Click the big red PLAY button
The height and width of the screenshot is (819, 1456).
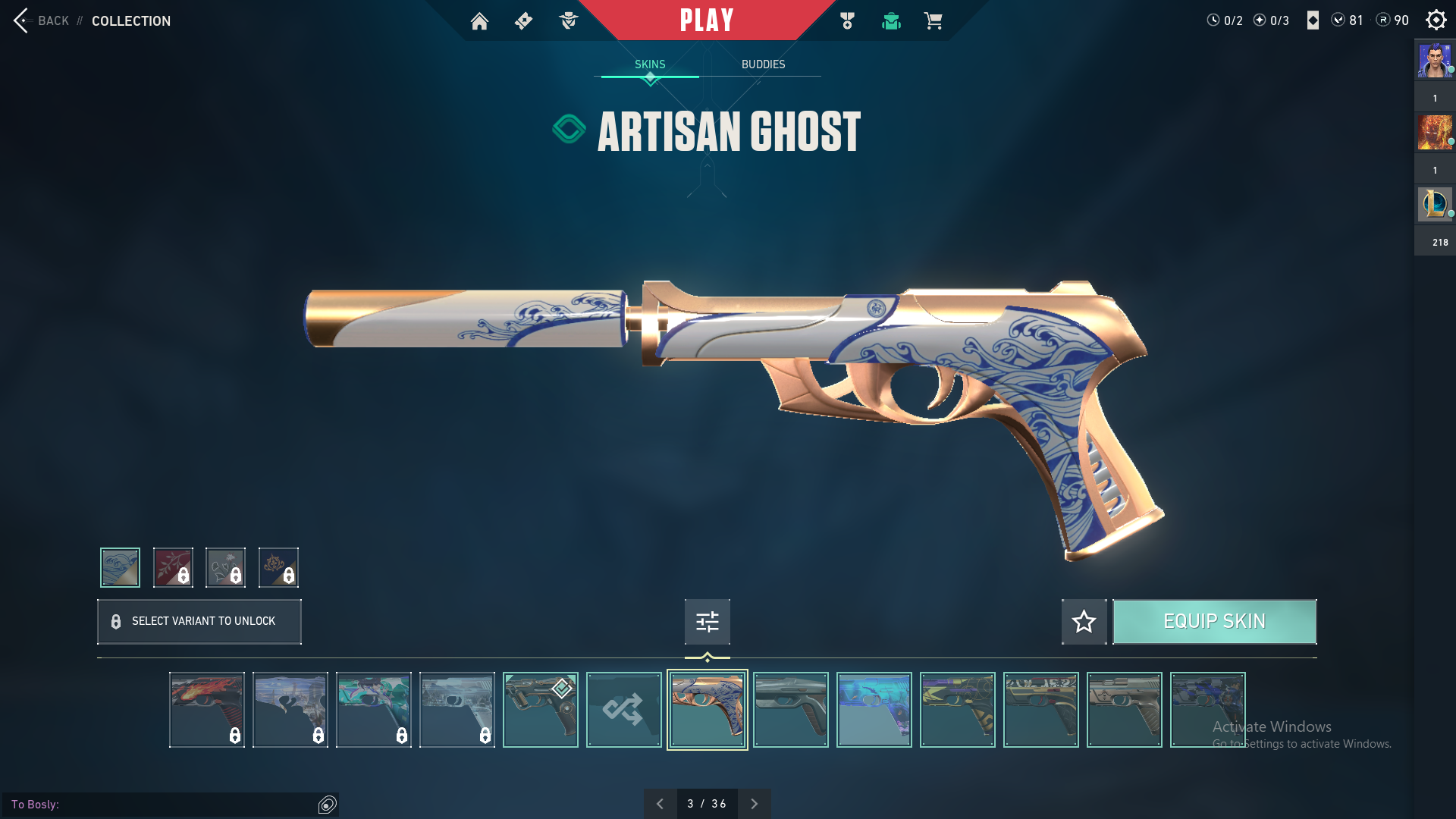click(x=706, y=20)
